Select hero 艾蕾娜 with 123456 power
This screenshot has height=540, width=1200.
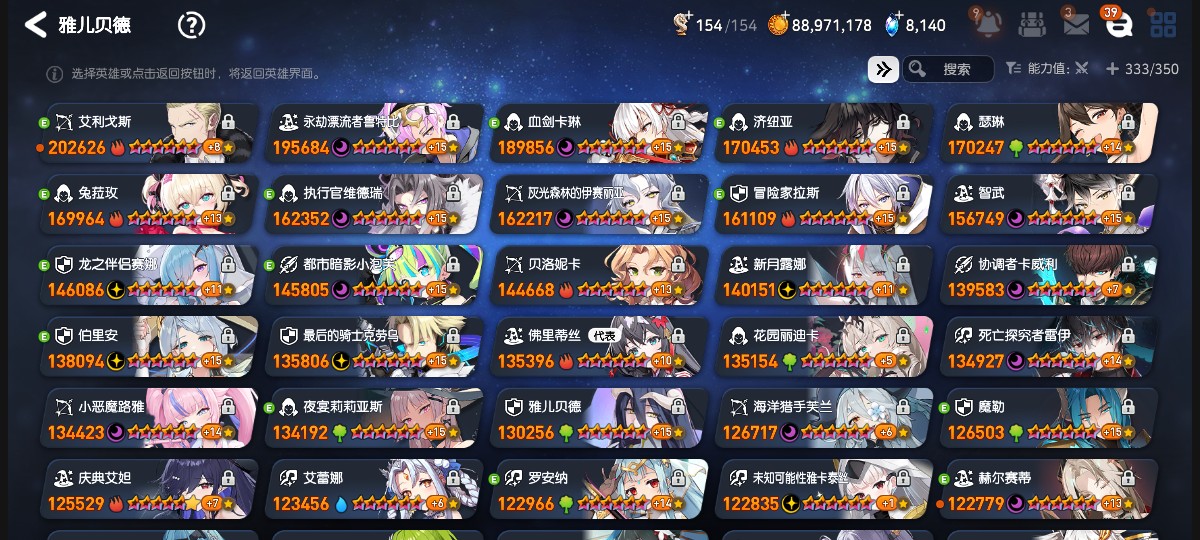point(374,490)
